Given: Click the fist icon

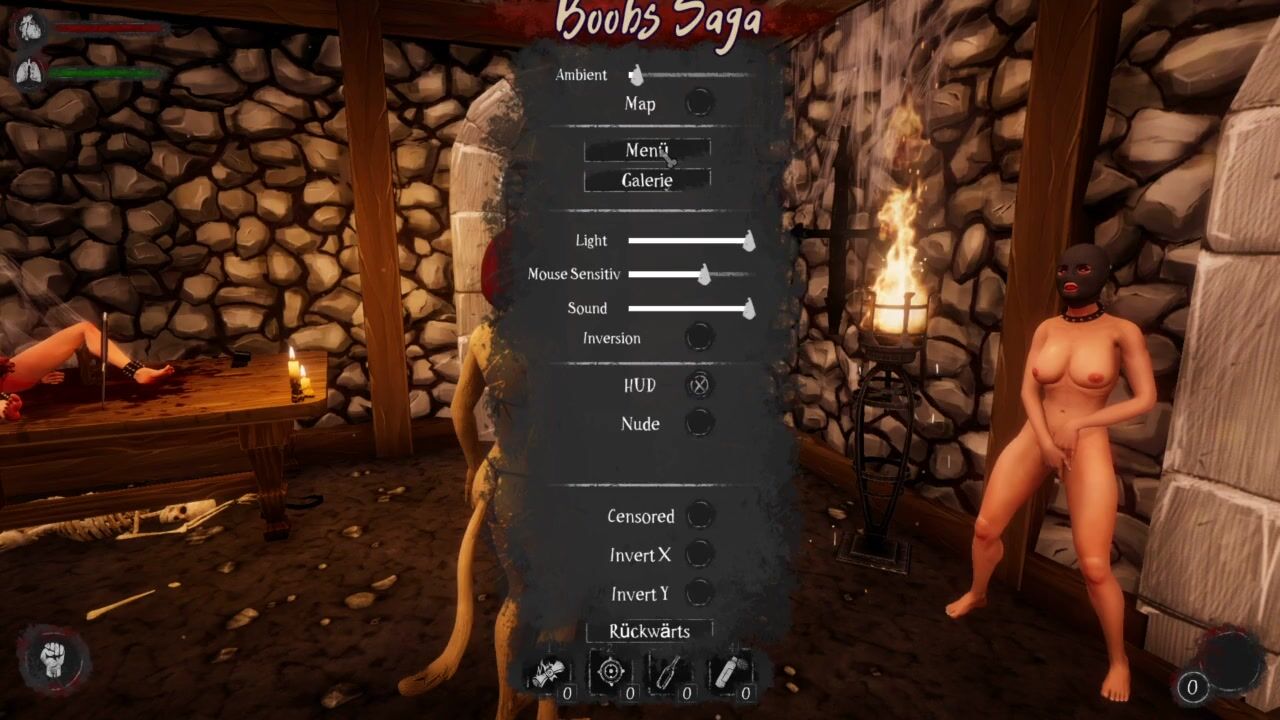Looking at the screenshot, I should pos(54,661).
